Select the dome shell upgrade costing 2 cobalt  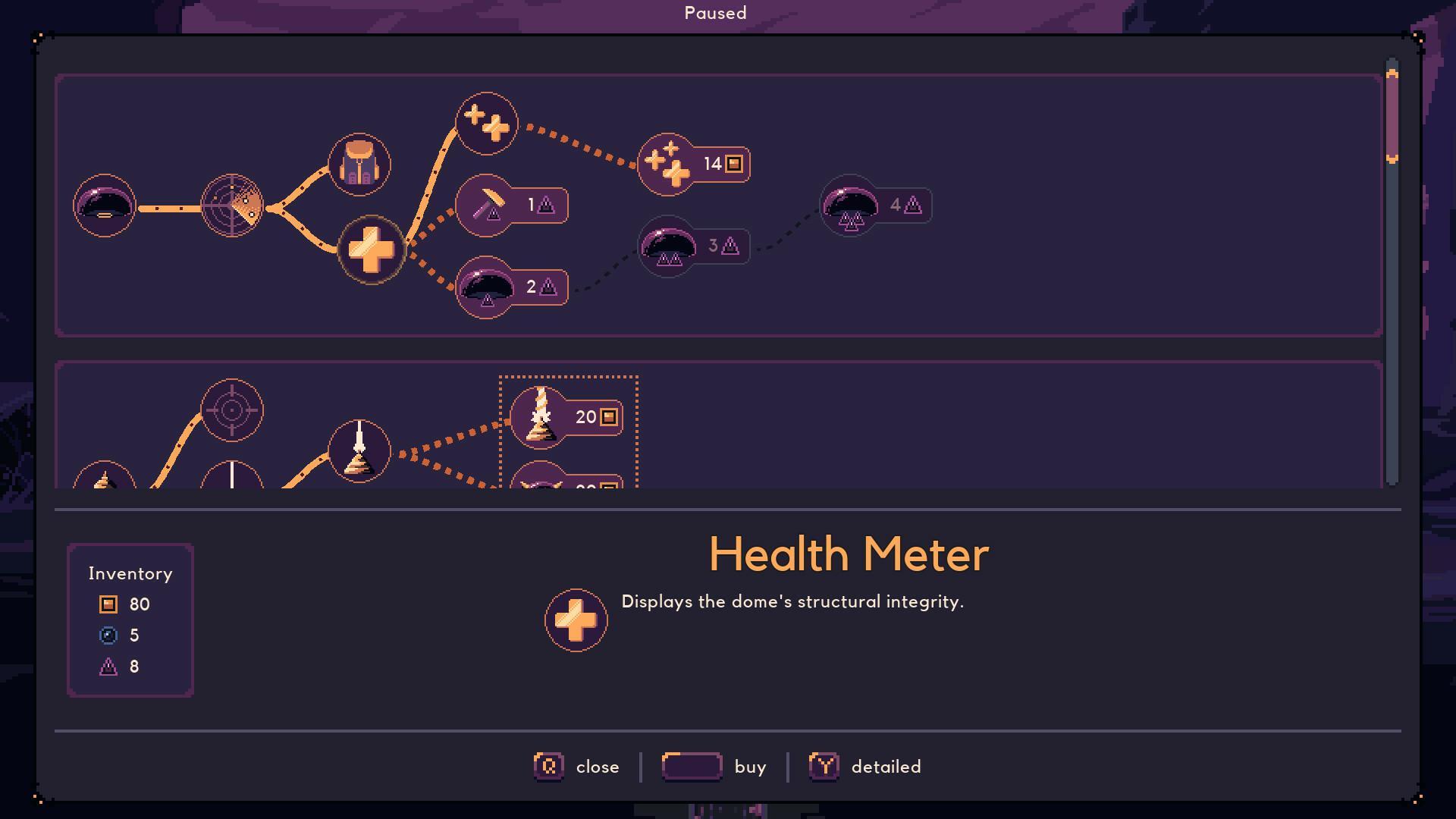click(x=485, y=286)
